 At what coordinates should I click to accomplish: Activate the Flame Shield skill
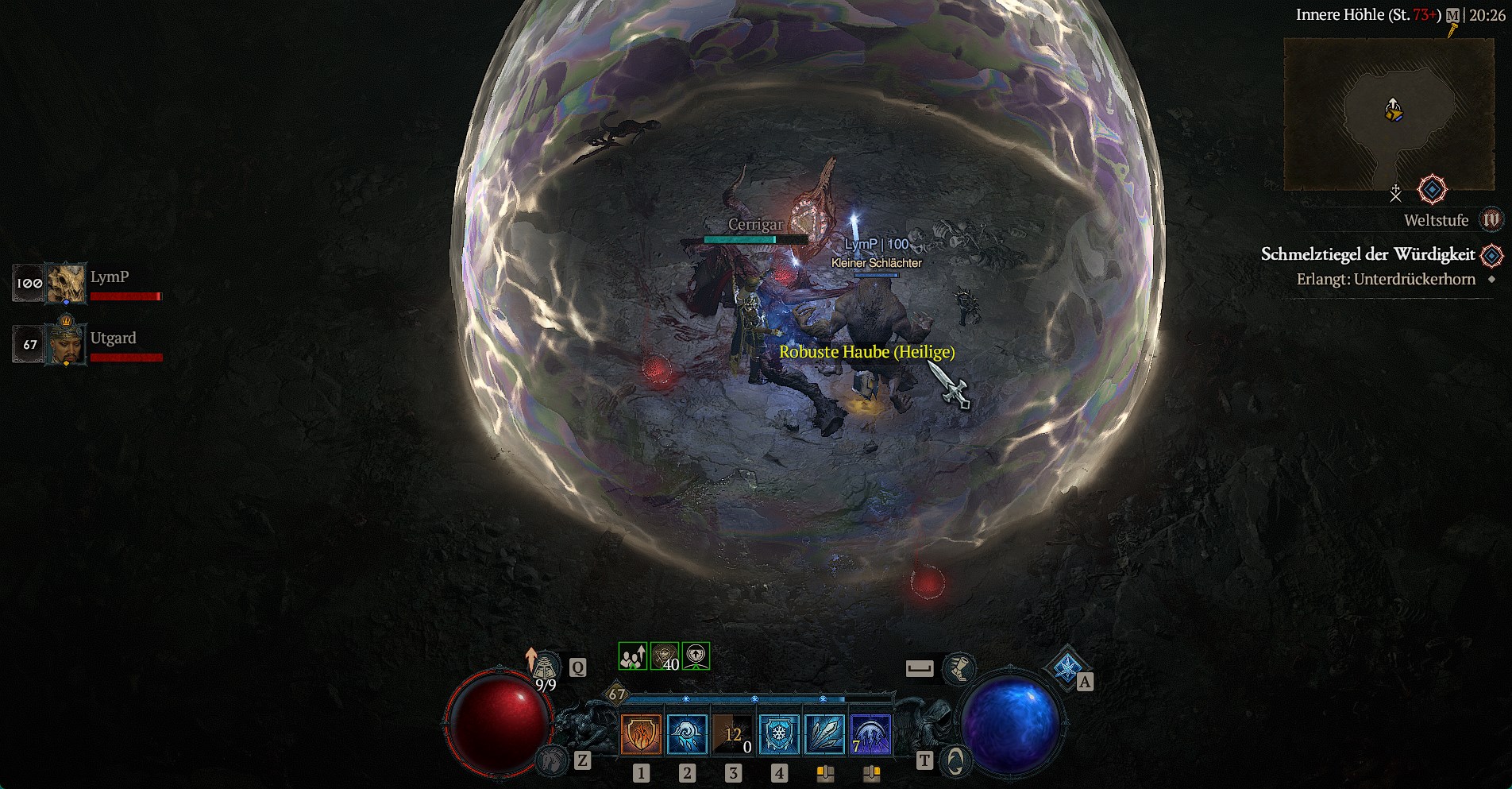coord(641,733)
